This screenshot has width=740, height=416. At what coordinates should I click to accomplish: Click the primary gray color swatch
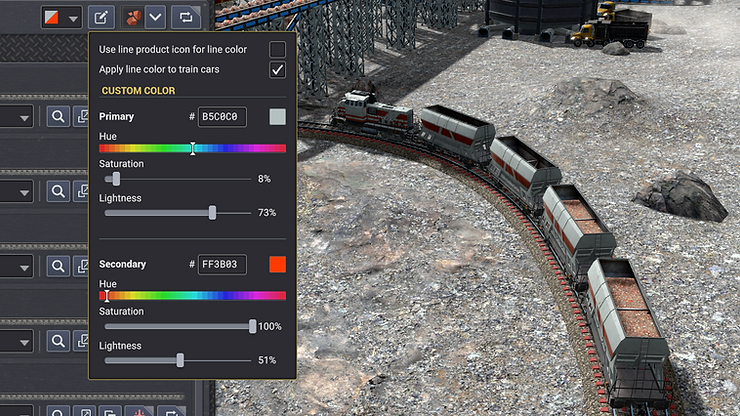(277, 117)
